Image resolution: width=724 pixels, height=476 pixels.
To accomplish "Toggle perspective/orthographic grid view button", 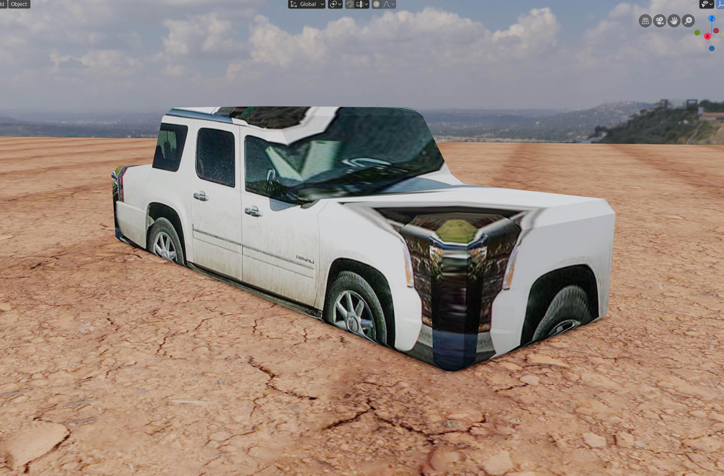I will click(x=645, y=20).
